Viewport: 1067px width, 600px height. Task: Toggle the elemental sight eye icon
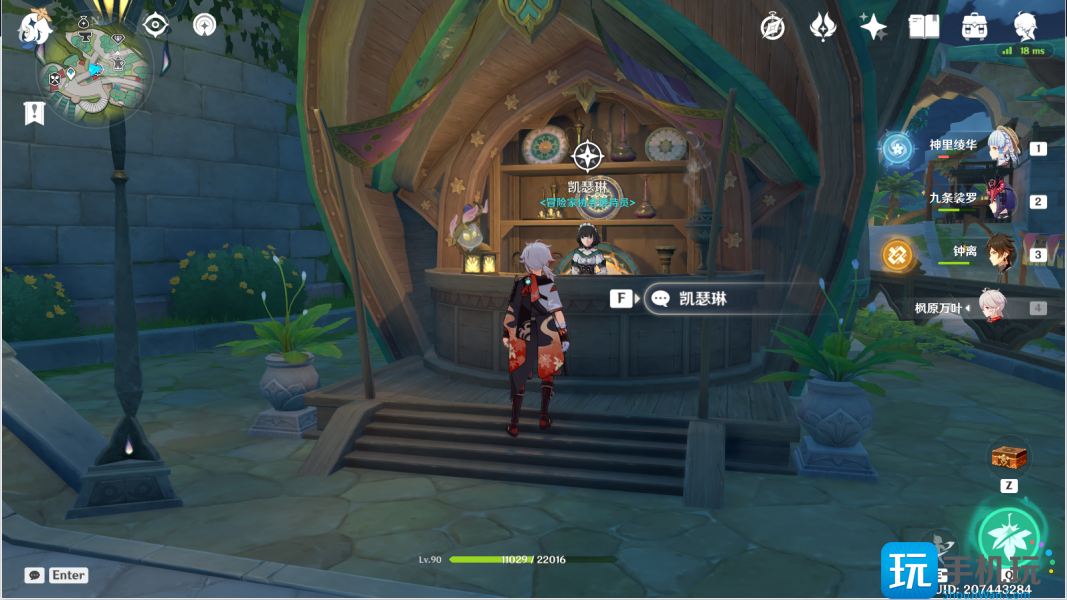tap(156, 26)
